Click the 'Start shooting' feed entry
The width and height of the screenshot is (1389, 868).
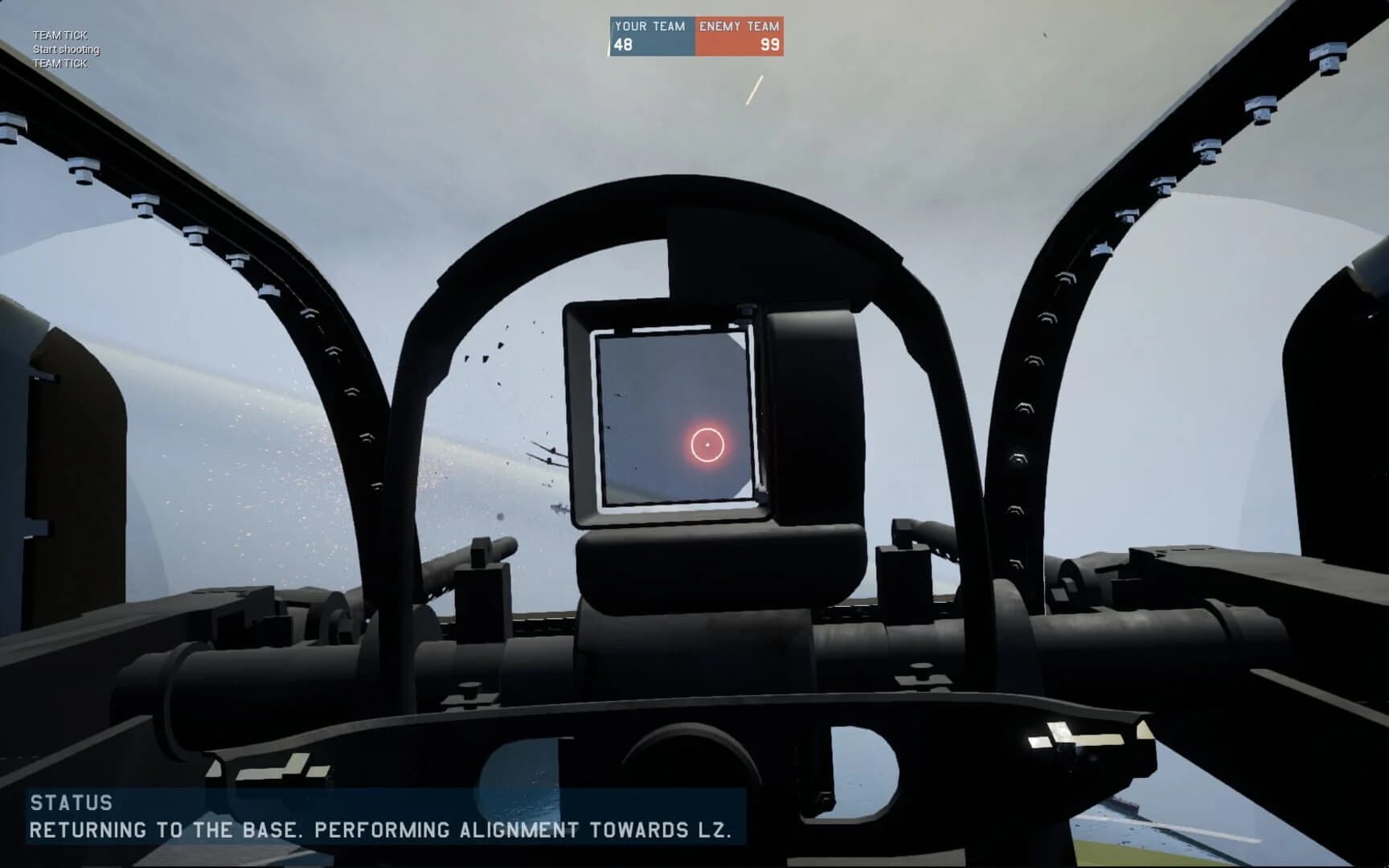(x=65, y=49)
